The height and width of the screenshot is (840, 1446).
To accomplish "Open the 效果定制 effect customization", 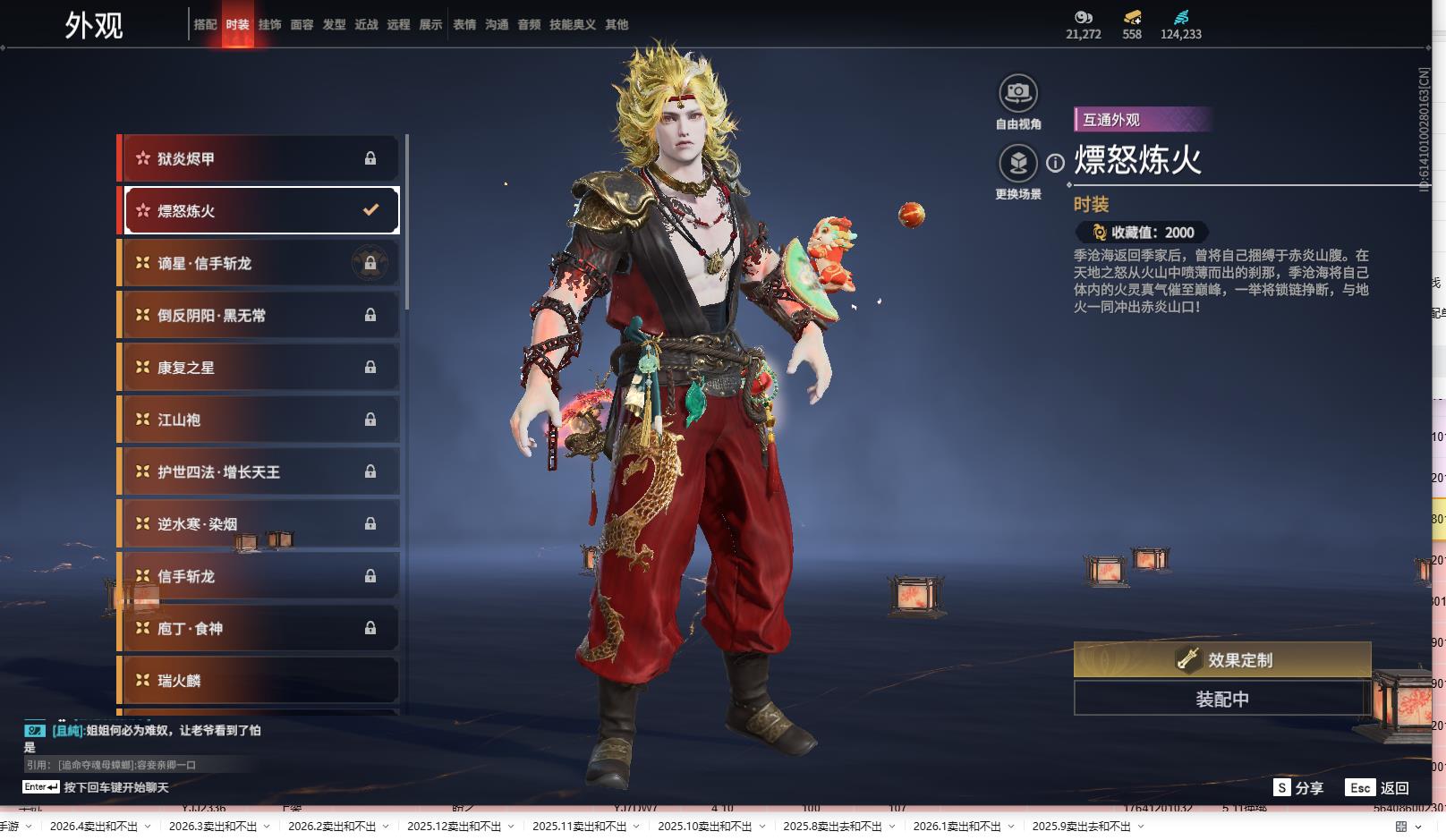I will [1222, 659].
